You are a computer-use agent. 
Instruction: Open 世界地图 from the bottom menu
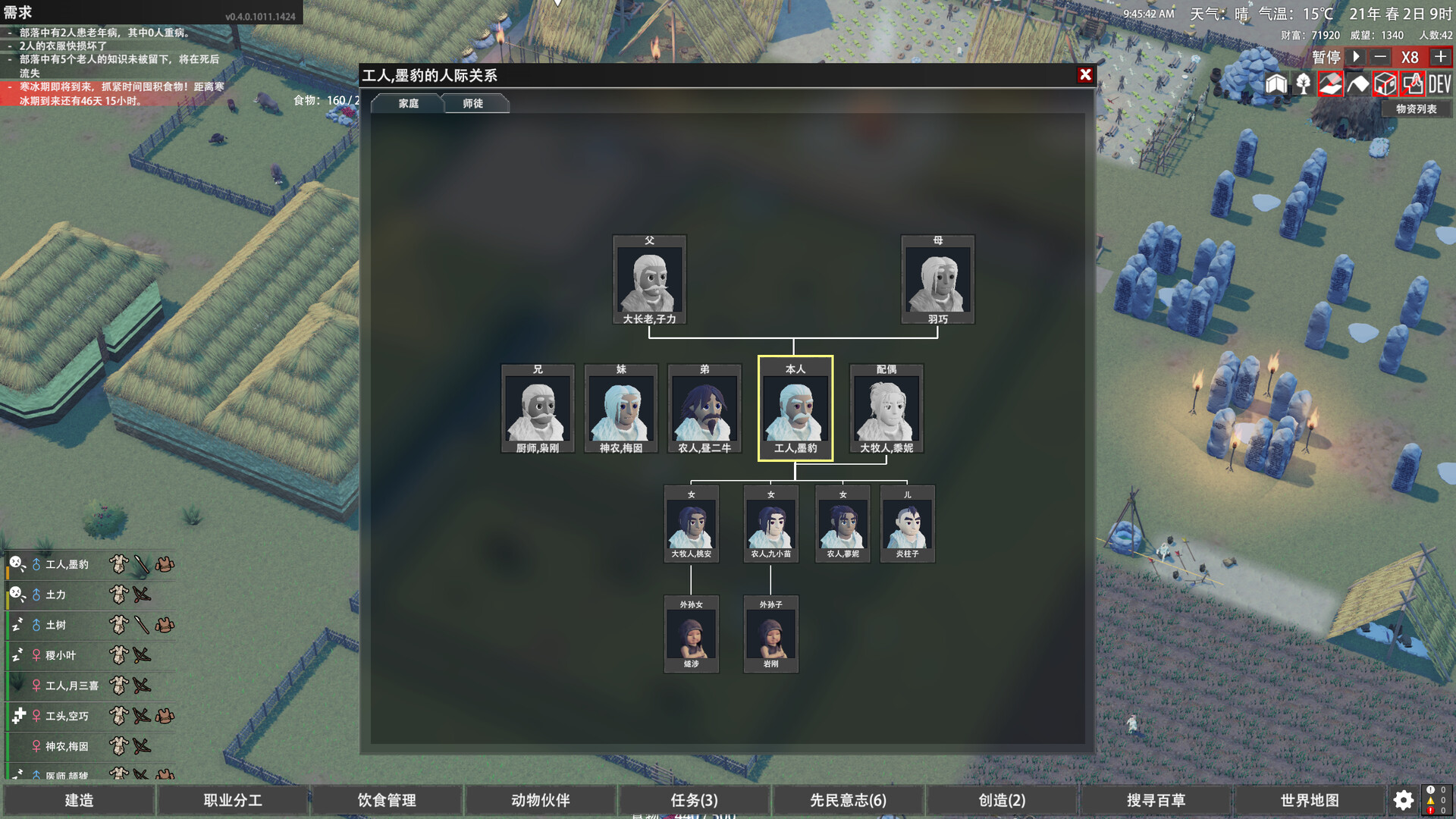click(x=1310, y=800)
